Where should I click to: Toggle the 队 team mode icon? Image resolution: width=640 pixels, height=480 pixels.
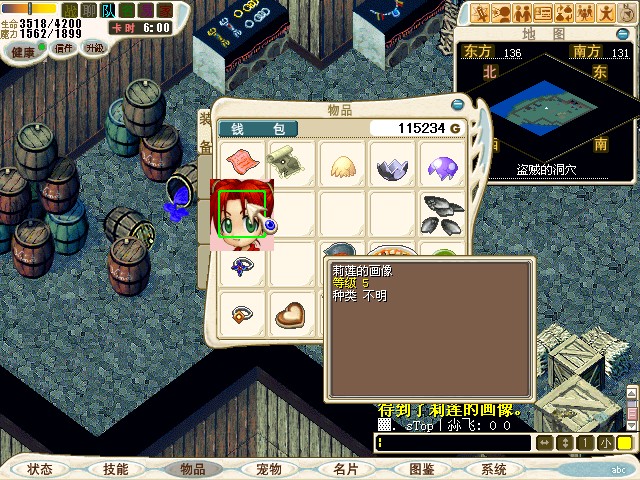(109, 10)
